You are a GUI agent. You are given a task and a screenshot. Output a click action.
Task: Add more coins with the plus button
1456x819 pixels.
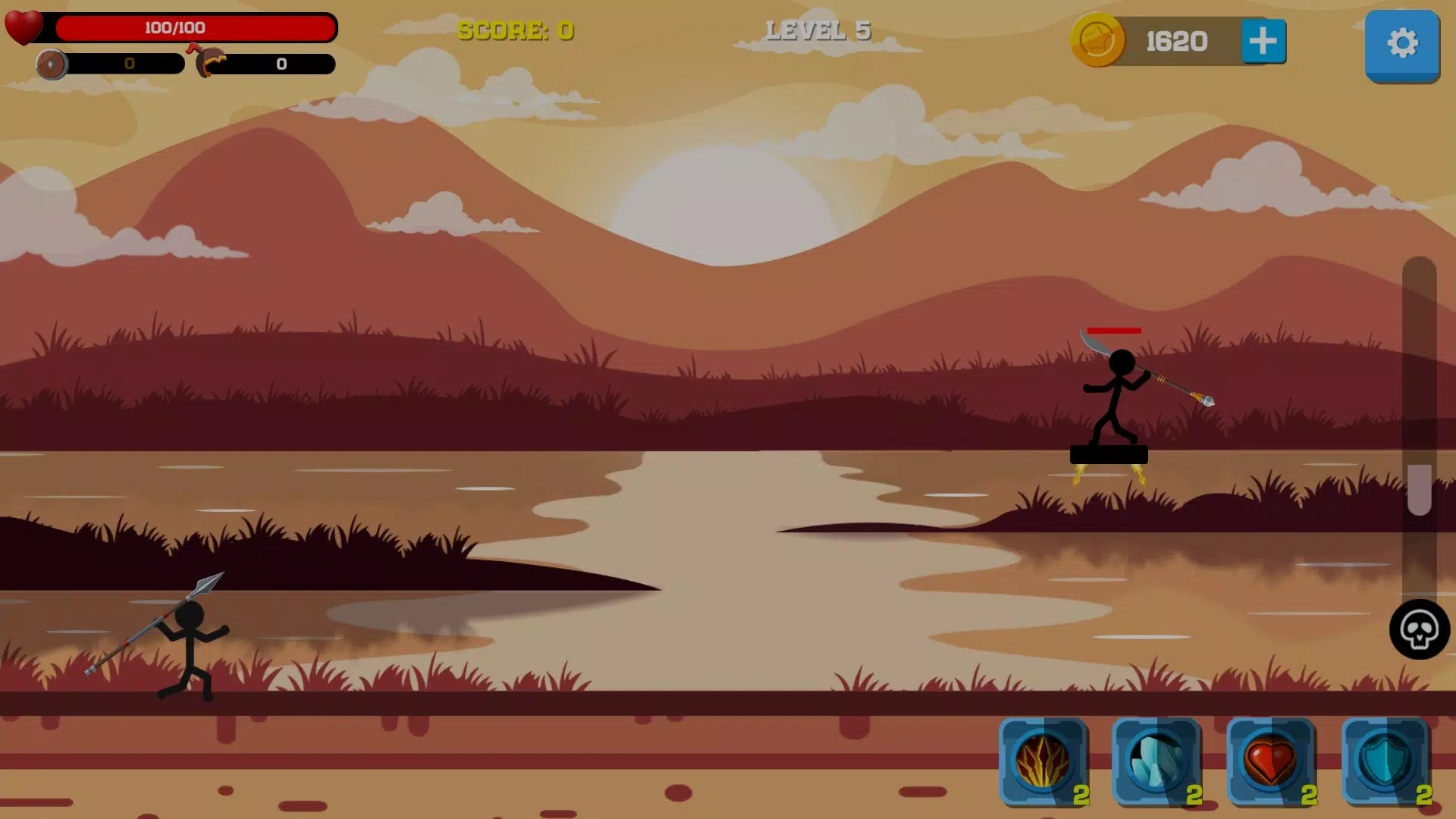(1263, 41)
